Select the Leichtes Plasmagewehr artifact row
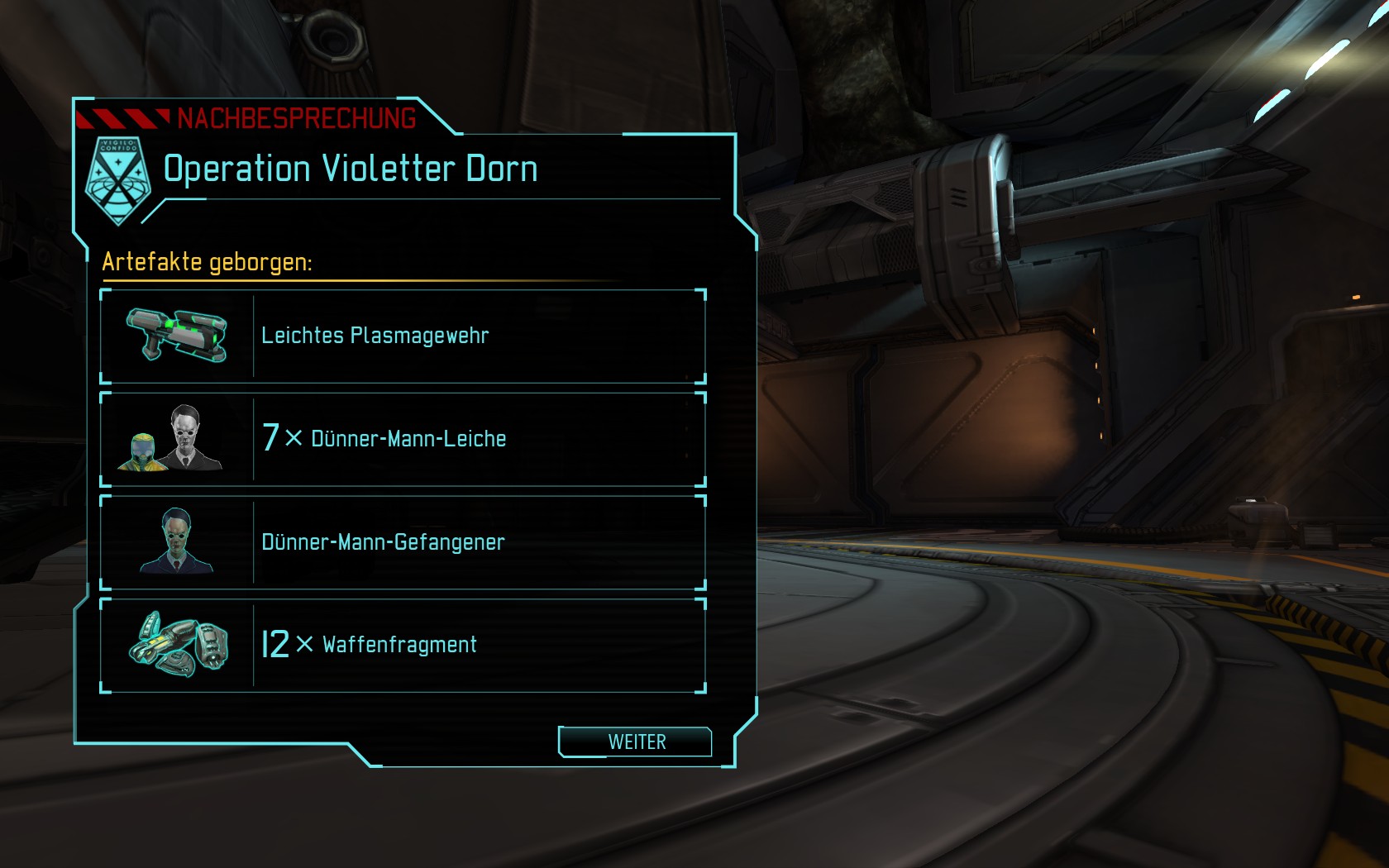 403,336
